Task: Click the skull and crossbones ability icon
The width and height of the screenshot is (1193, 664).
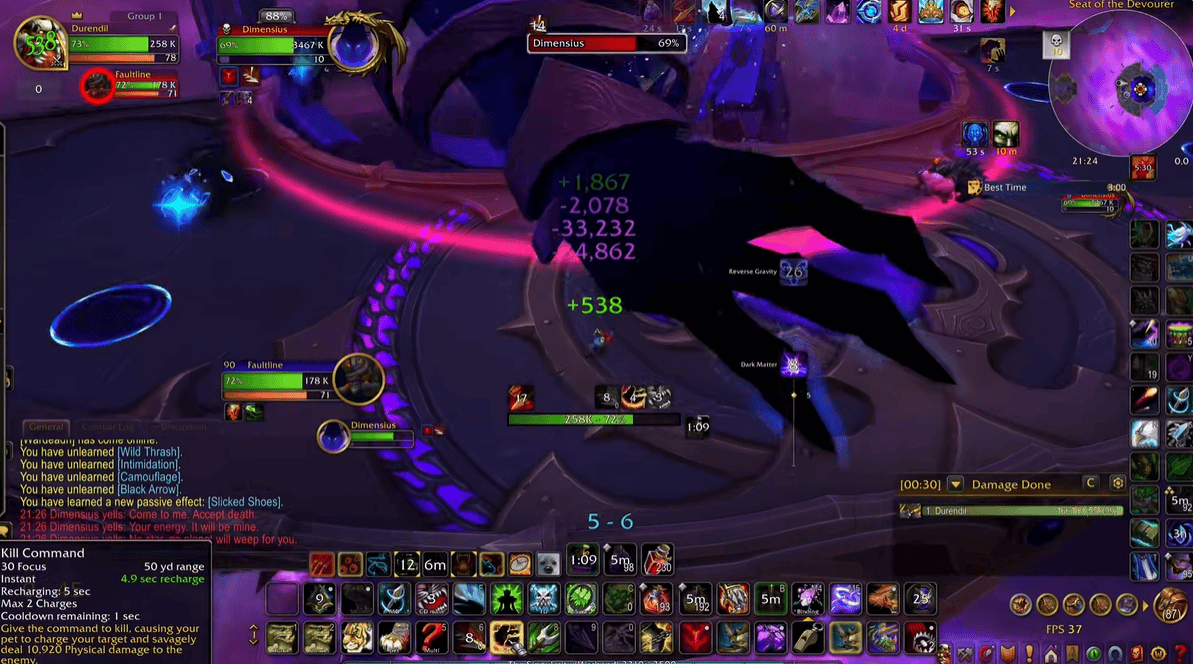Action: click(544, 598)
